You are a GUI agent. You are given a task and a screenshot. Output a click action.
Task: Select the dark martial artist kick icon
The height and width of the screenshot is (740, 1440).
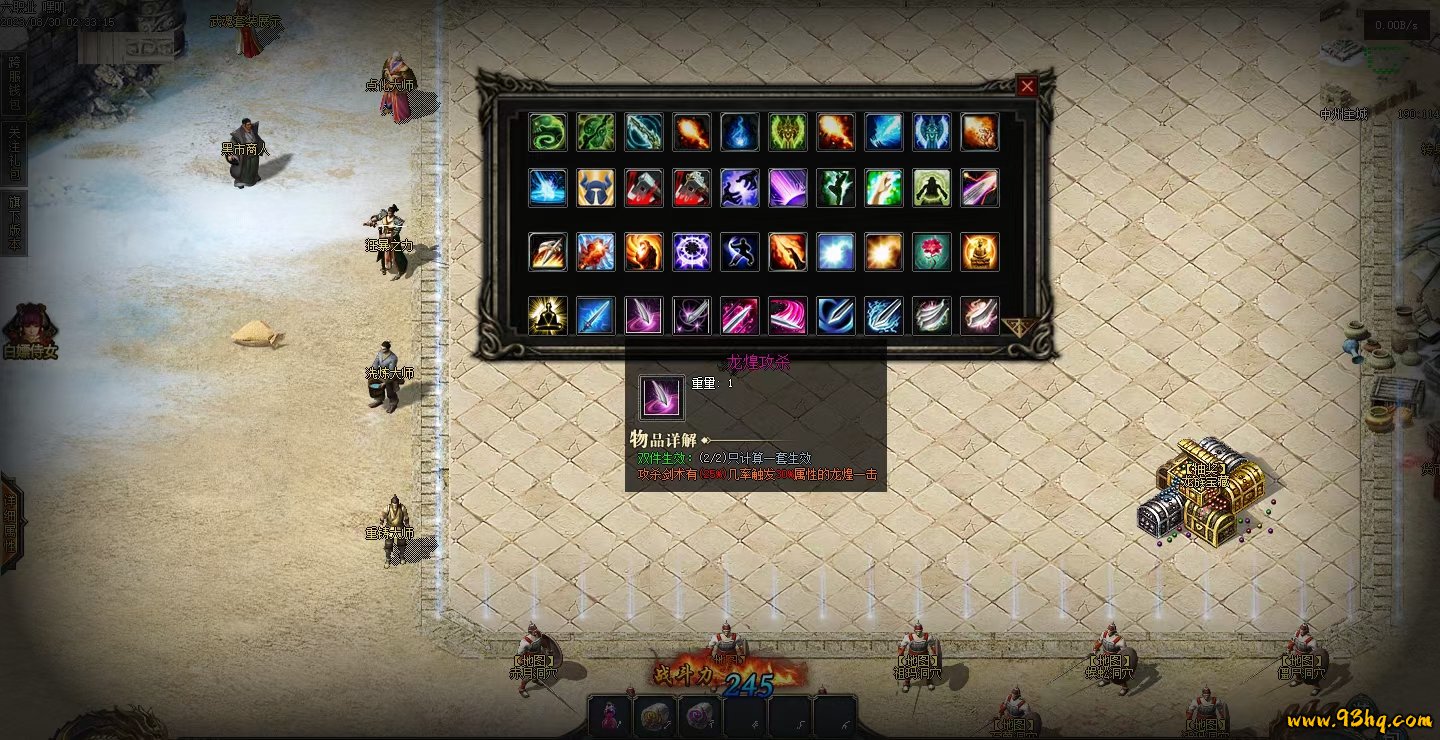click(740, 252)
